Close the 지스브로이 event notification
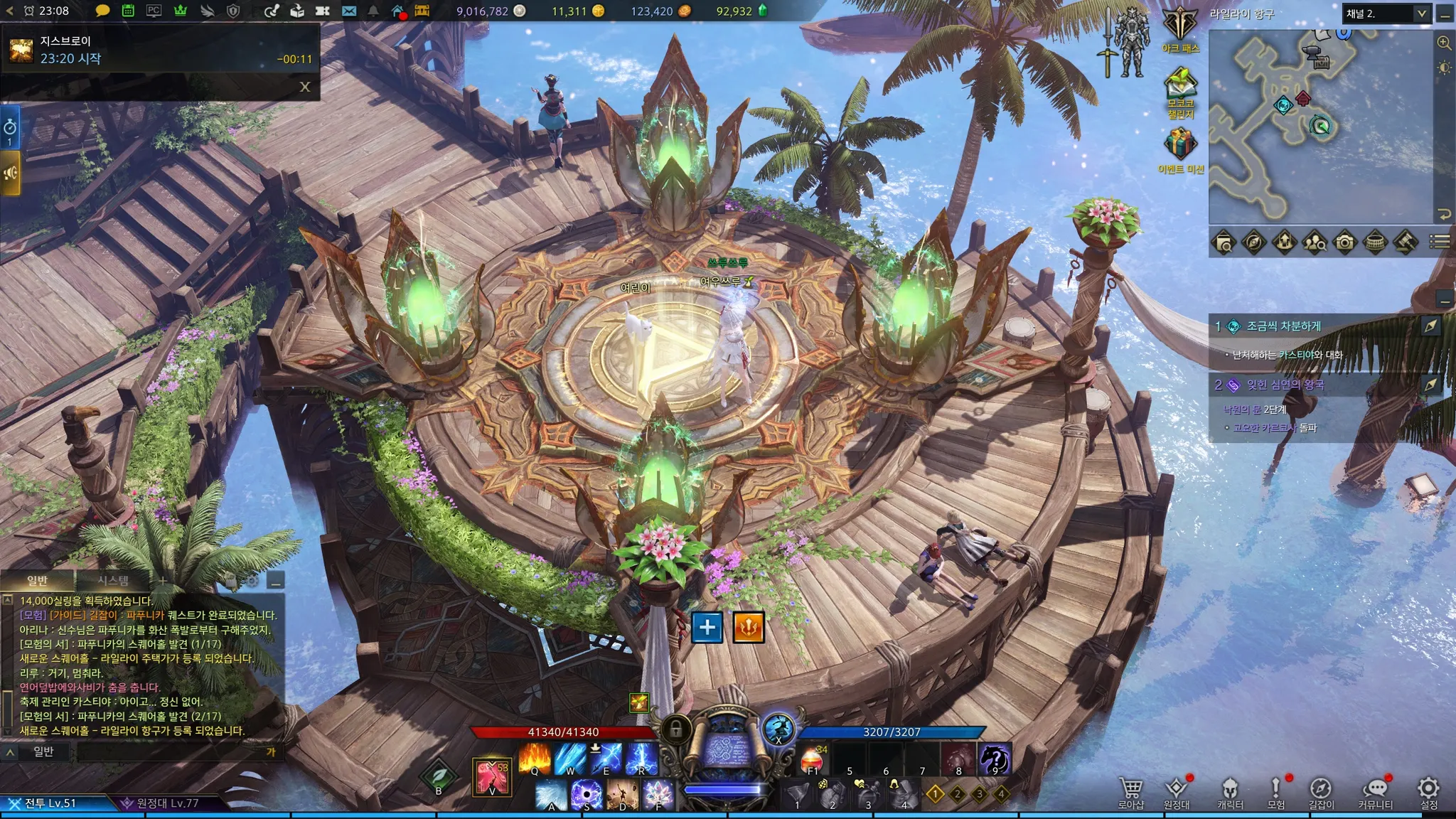 click(305, 87)
